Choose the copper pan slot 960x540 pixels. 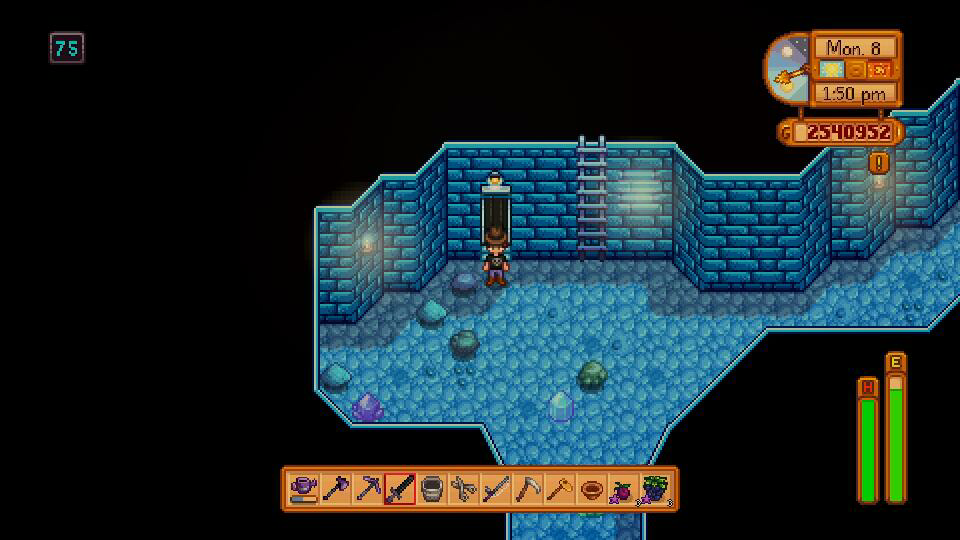pos(592,489)
